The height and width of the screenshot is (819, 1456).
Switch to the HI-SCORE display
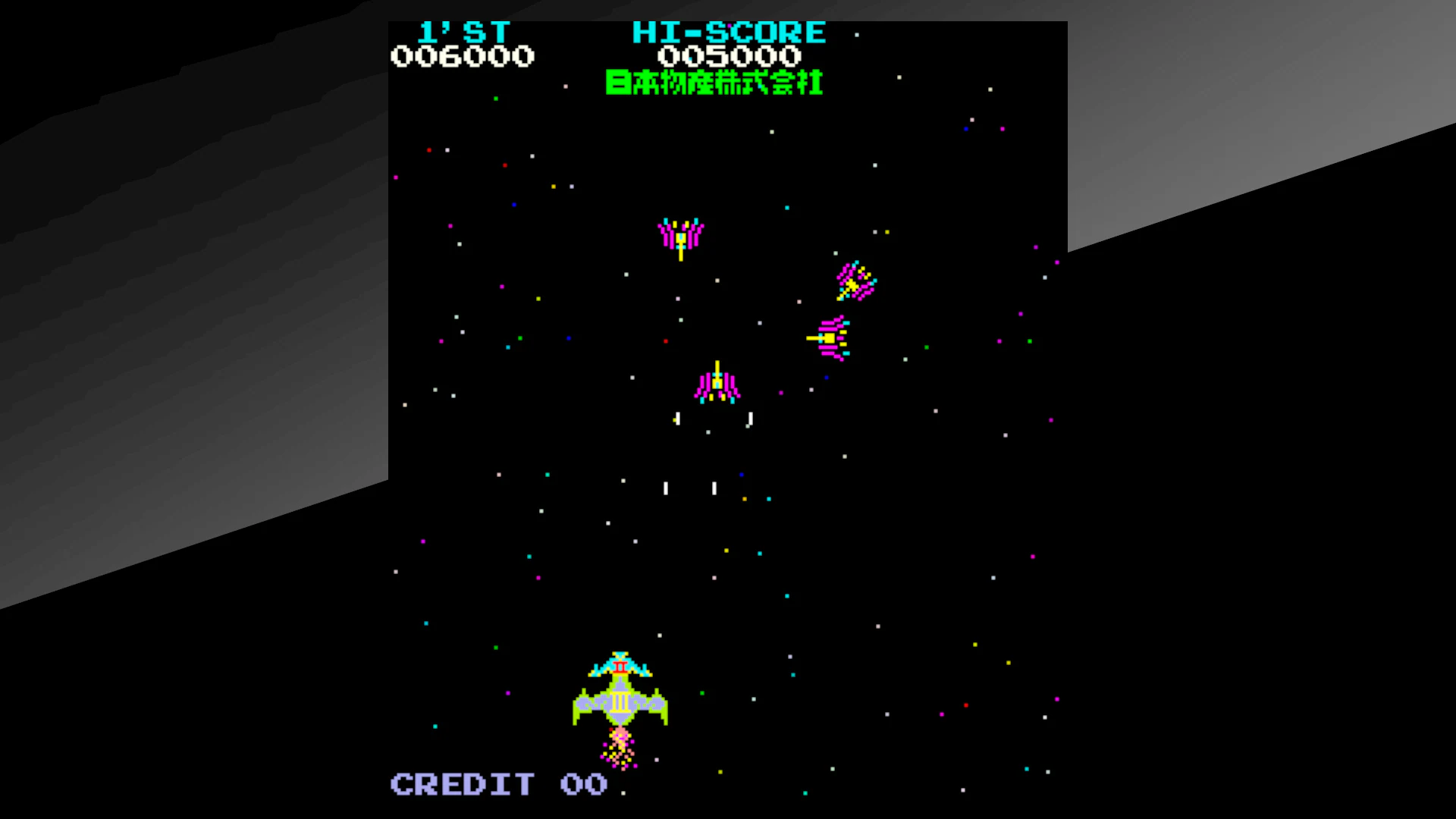[x=728, y=32]
